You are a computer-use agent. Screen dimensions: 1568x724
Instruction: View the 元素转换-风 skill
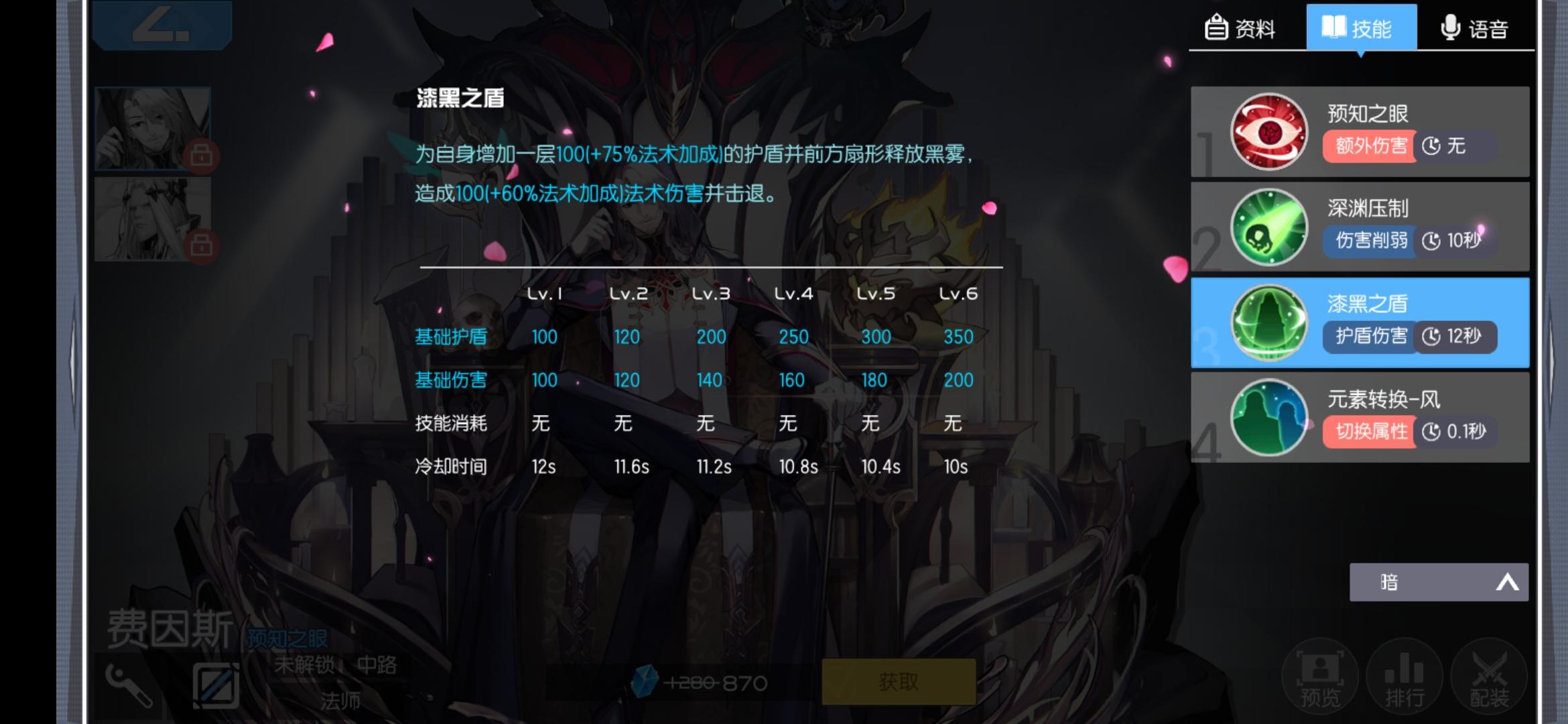tap(1268, 417)
